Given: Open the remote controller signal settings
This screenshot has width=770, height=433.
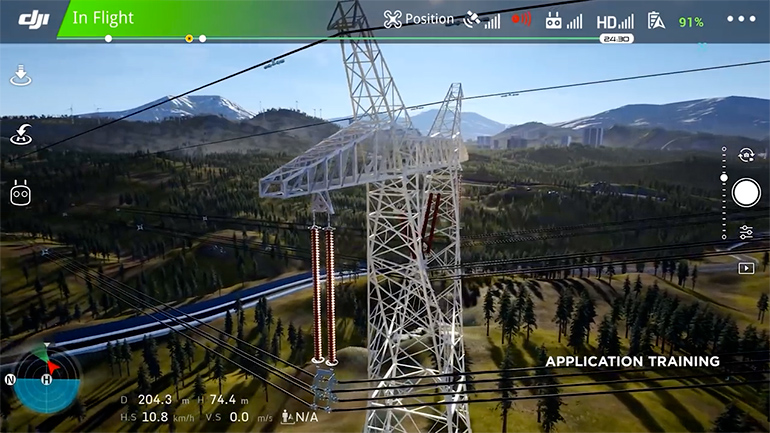Looking at the screenshot, I should [x=562, y=20].
